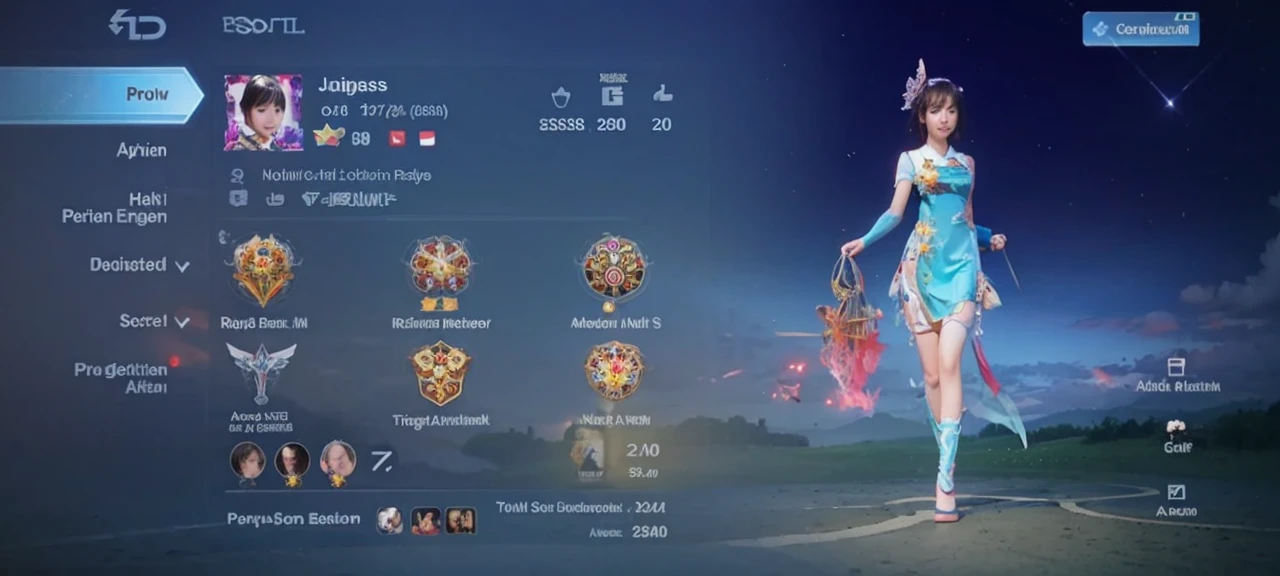Open the Adade Rtatiom side icon
This screenshot has height=576, width=1280.
1176,367
